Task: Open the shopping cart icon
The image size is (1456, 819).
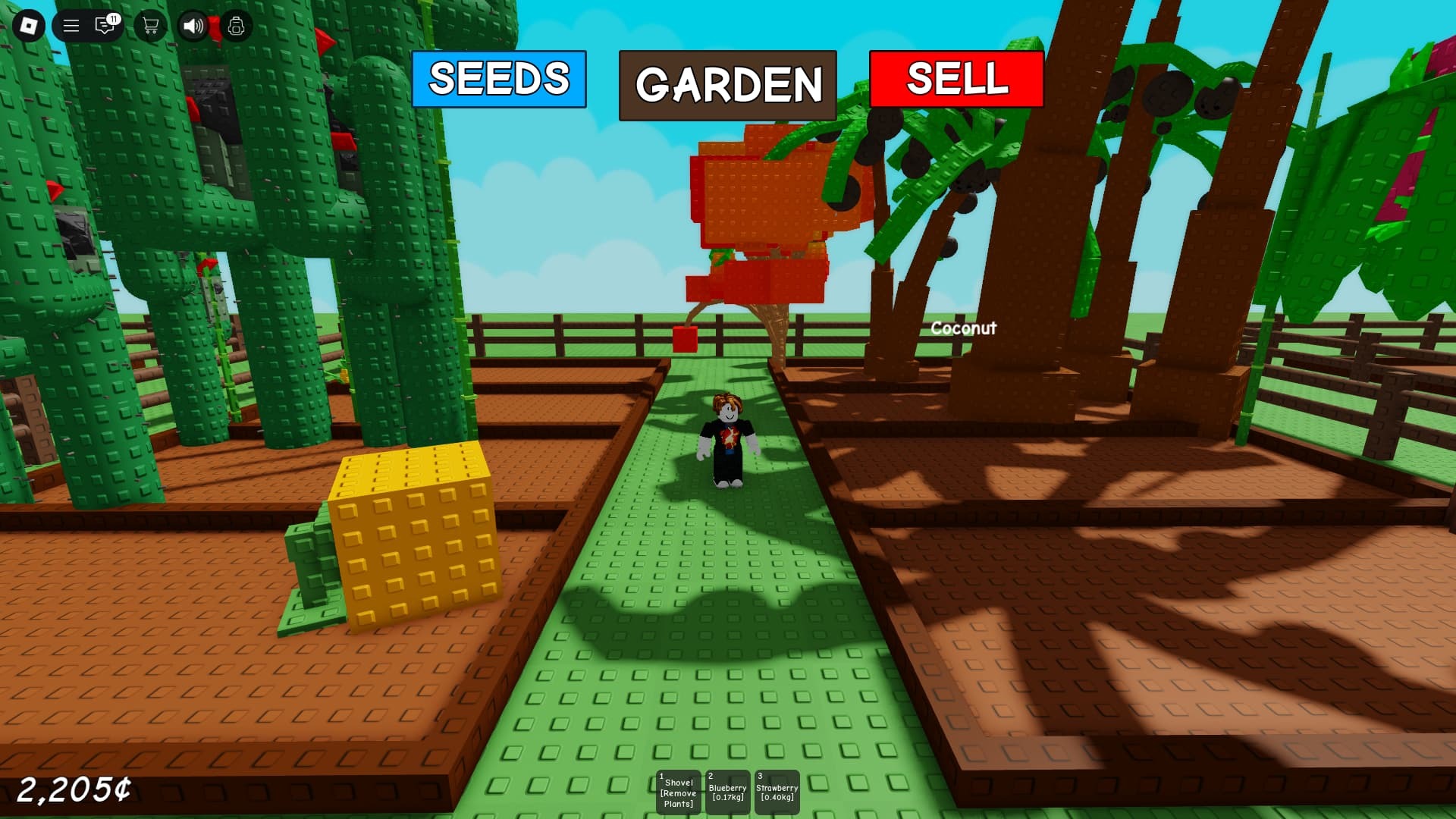Action: click(150, 27)
